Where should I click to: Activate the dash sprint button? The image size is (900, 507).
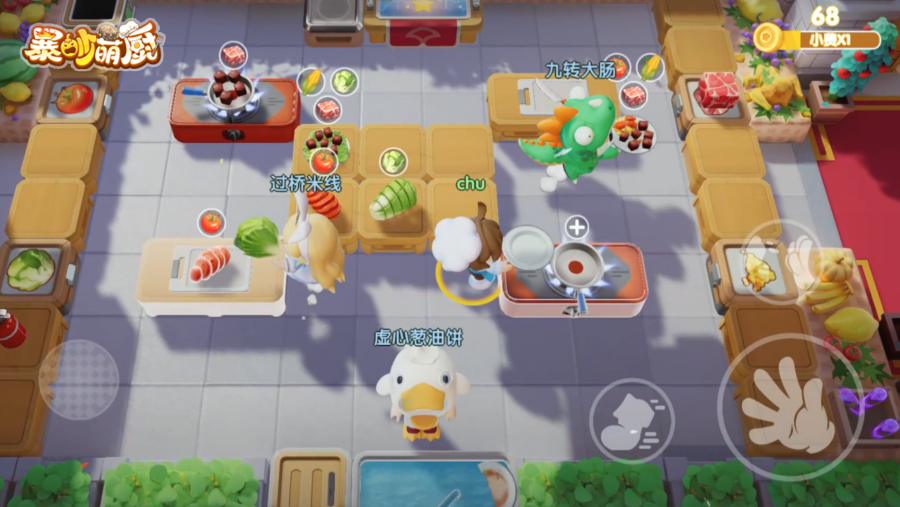click(631, 421)
